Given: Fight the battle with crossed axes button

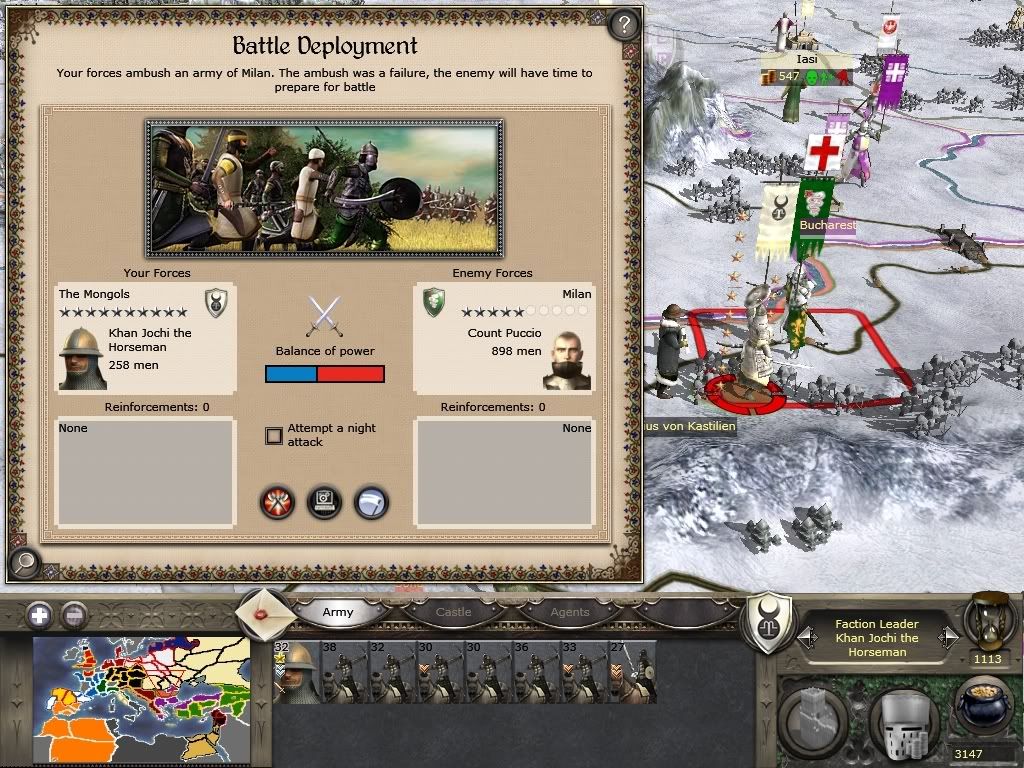Looking at the screenshot, I should (277, 501).
